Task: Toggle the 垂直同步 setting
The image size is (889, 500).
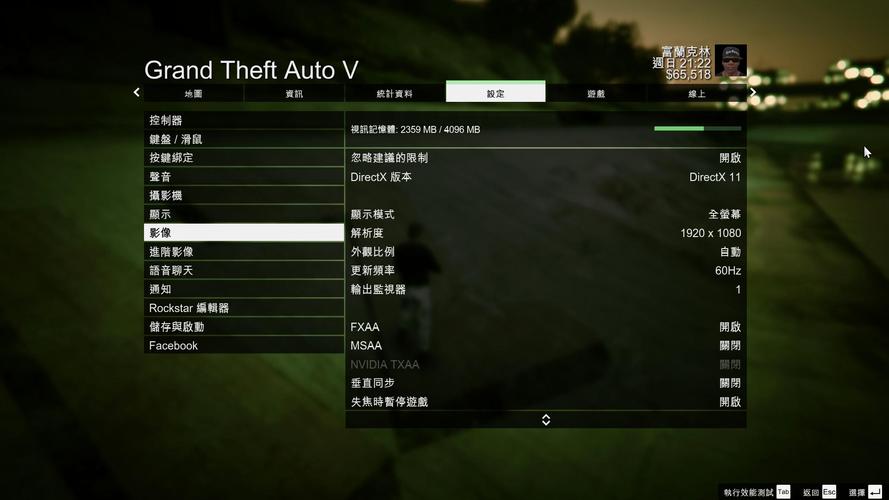Action: [545, 383]
